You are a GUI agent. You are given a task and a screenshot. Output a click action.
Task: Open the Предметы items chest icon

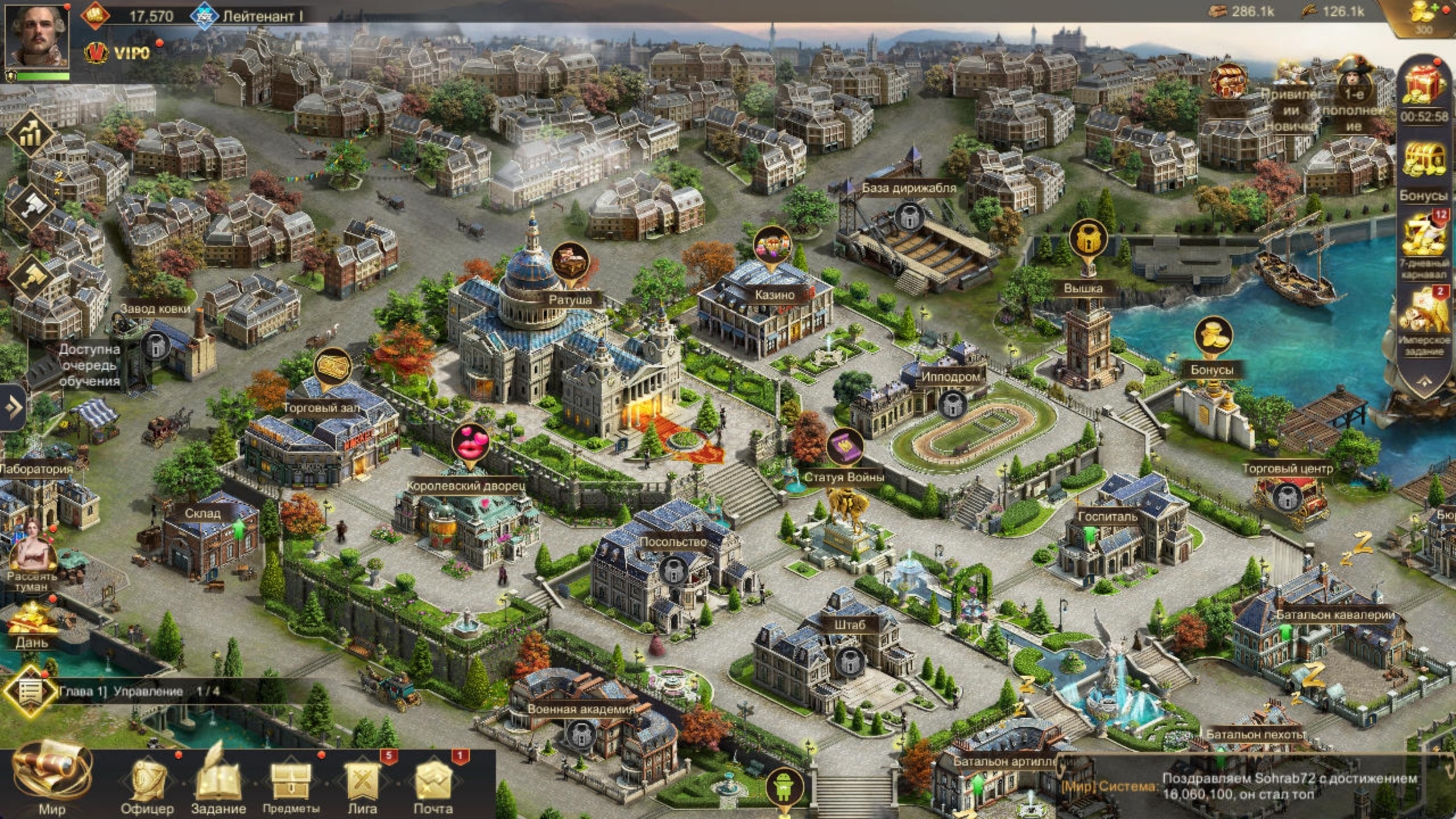pyautogui.click(x=291, y=782)
